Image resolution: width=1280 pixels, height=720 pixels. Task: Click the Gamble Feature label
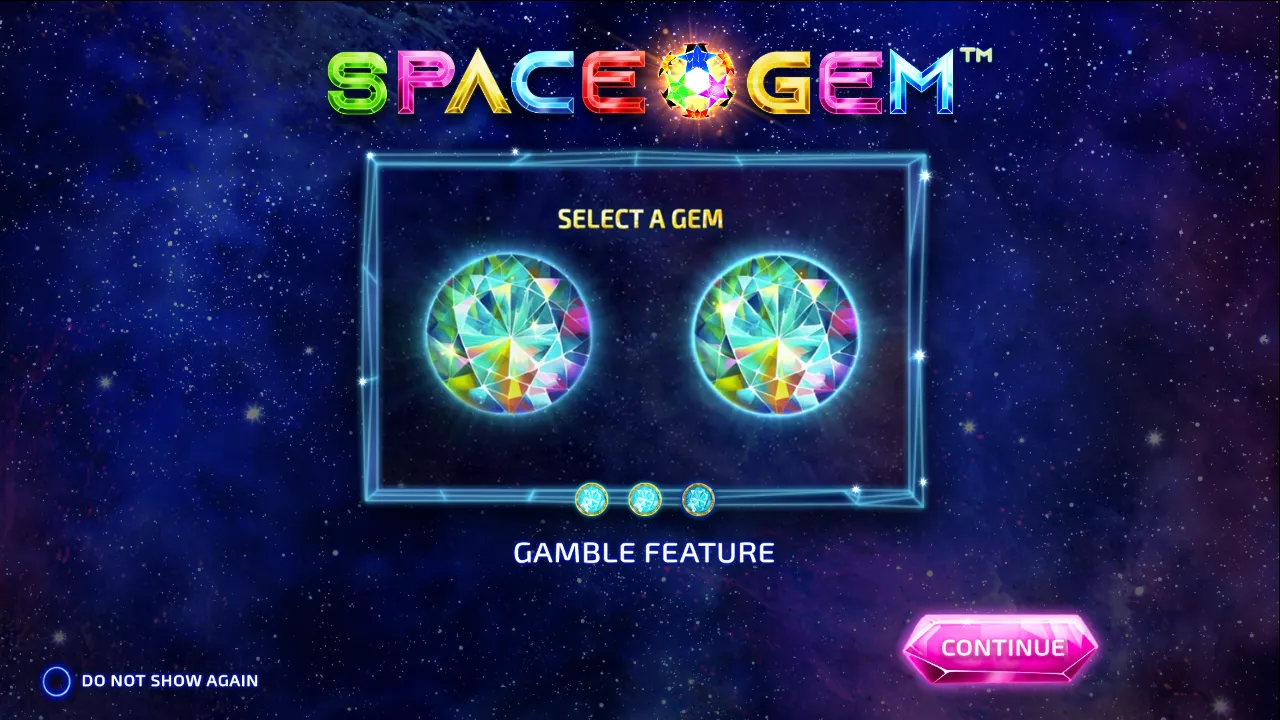coord(644,551)
